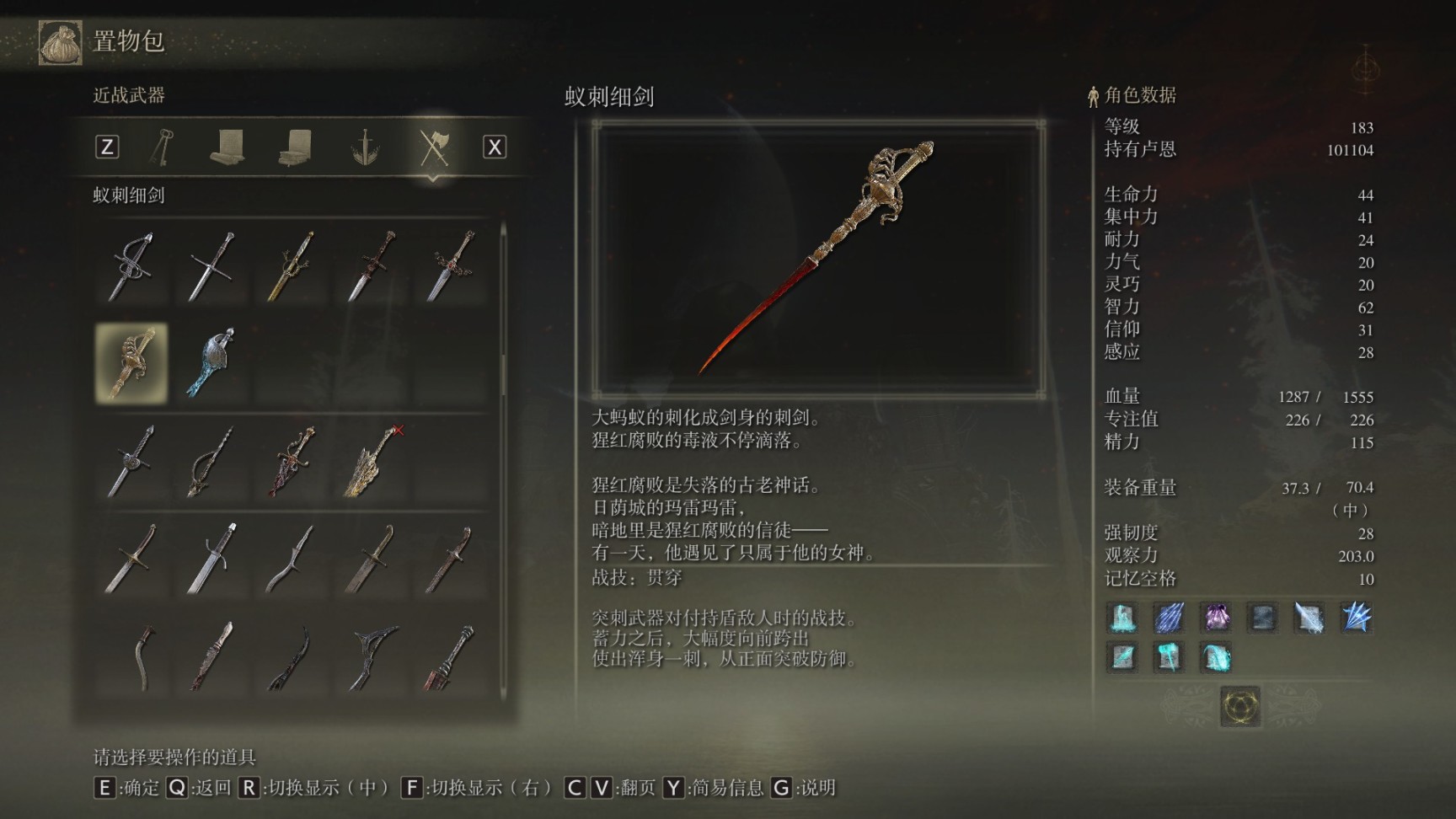Click the inventory bag icon in the header

tap(60, 41)
